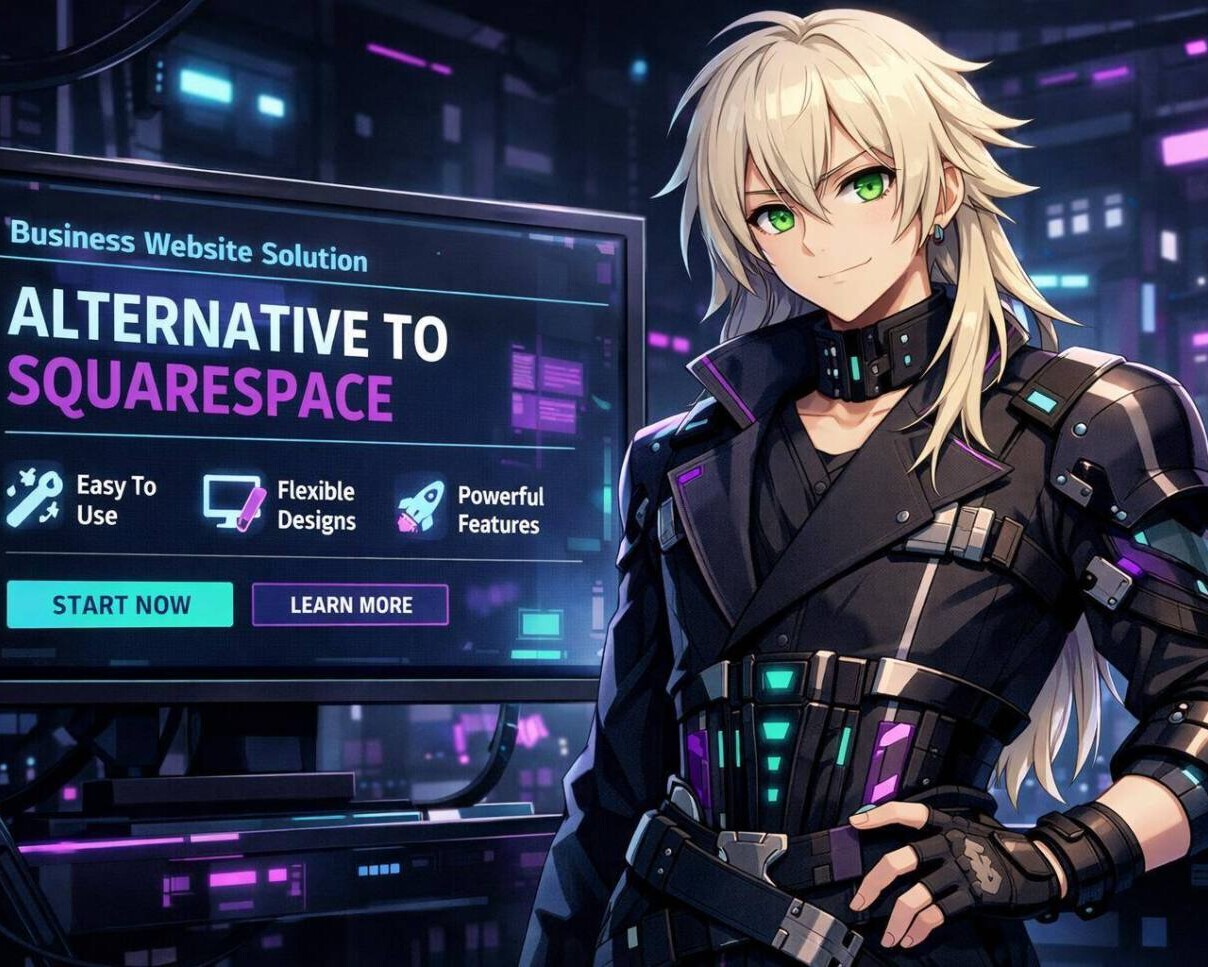Select the Powerful Features rocket icon
This screenshot has height=967, width=1208.
click(421, 506)
